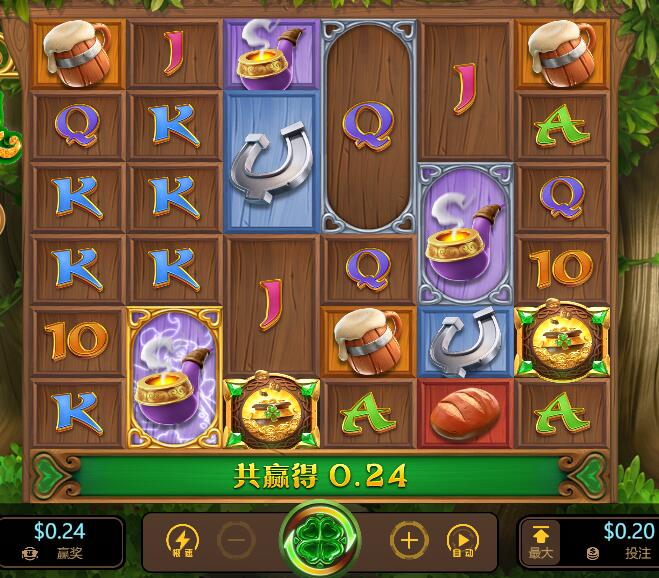Toggle turbo spin with the lightning bolt

181,541
